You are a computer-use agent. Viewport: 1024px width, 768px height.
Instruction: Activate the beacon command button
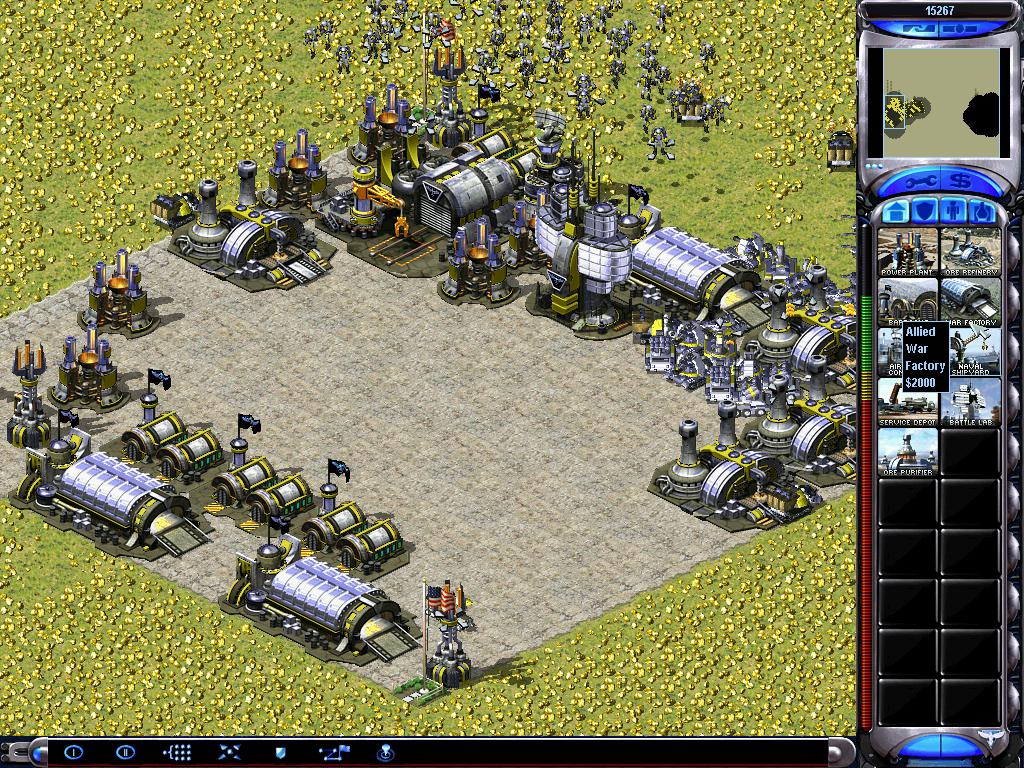(x=383, y=752)
